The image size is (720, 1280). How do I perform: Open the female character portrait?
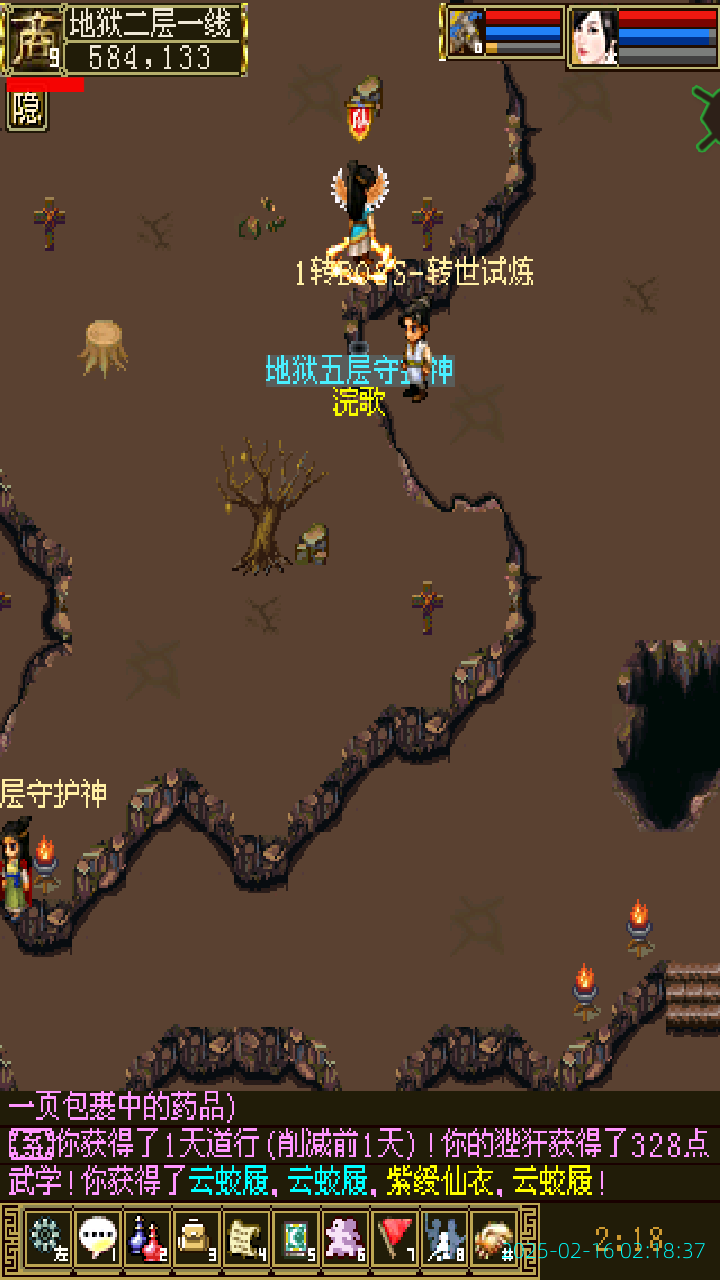coord(593,36)
